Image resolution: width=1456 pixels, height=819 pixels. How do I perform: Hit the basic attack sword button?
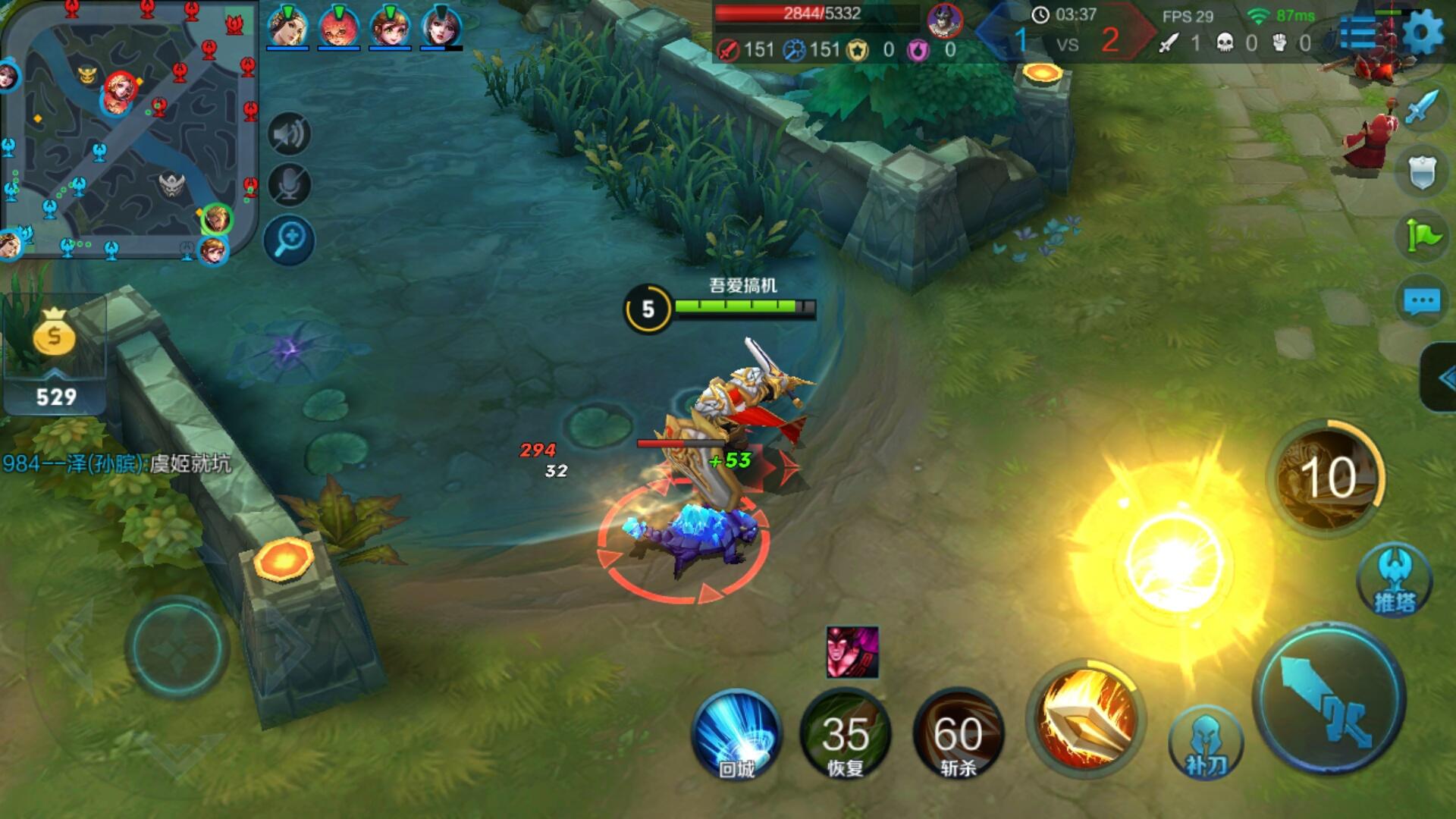pyautogui.click(x=1329, y=698)
